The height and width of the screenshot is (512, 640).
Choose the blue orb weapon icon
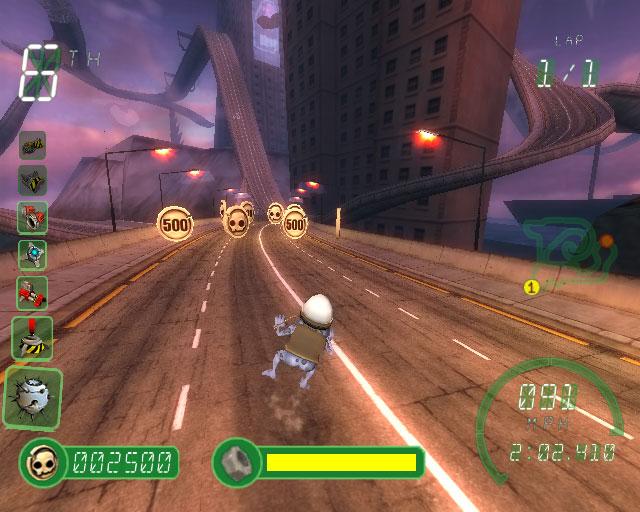click(x=32, y=255)
